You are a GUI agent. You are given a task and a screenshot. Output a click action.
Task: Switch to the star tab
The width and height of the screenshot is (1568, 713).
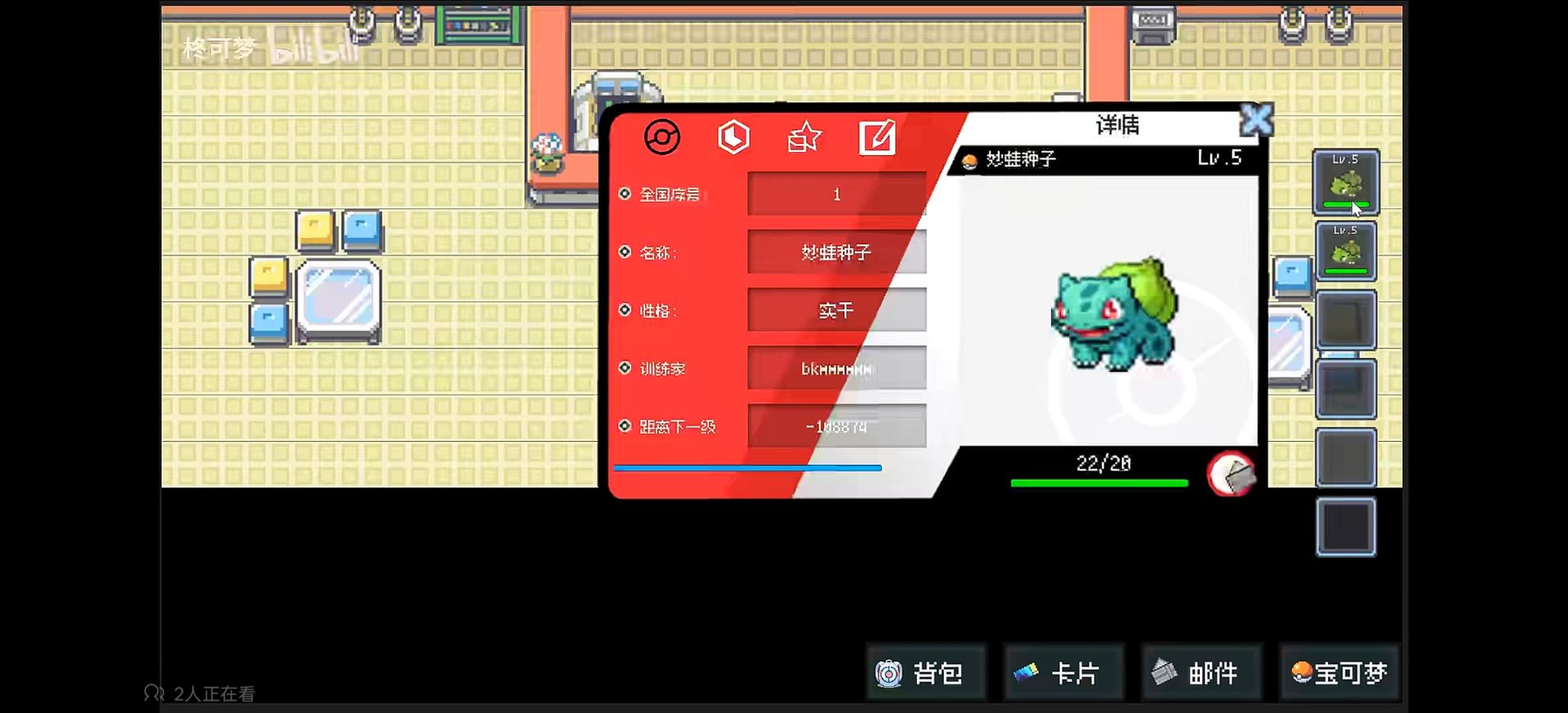(x=804, y=137)
